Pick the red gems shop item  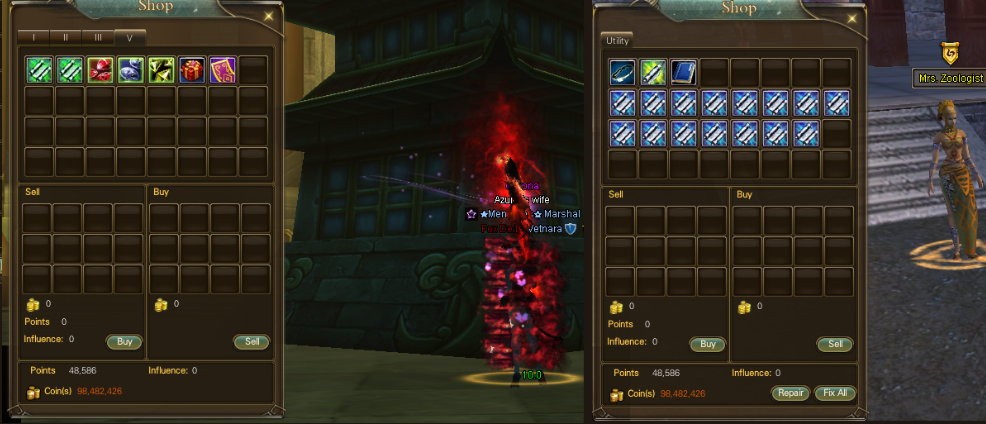[100, 70]
